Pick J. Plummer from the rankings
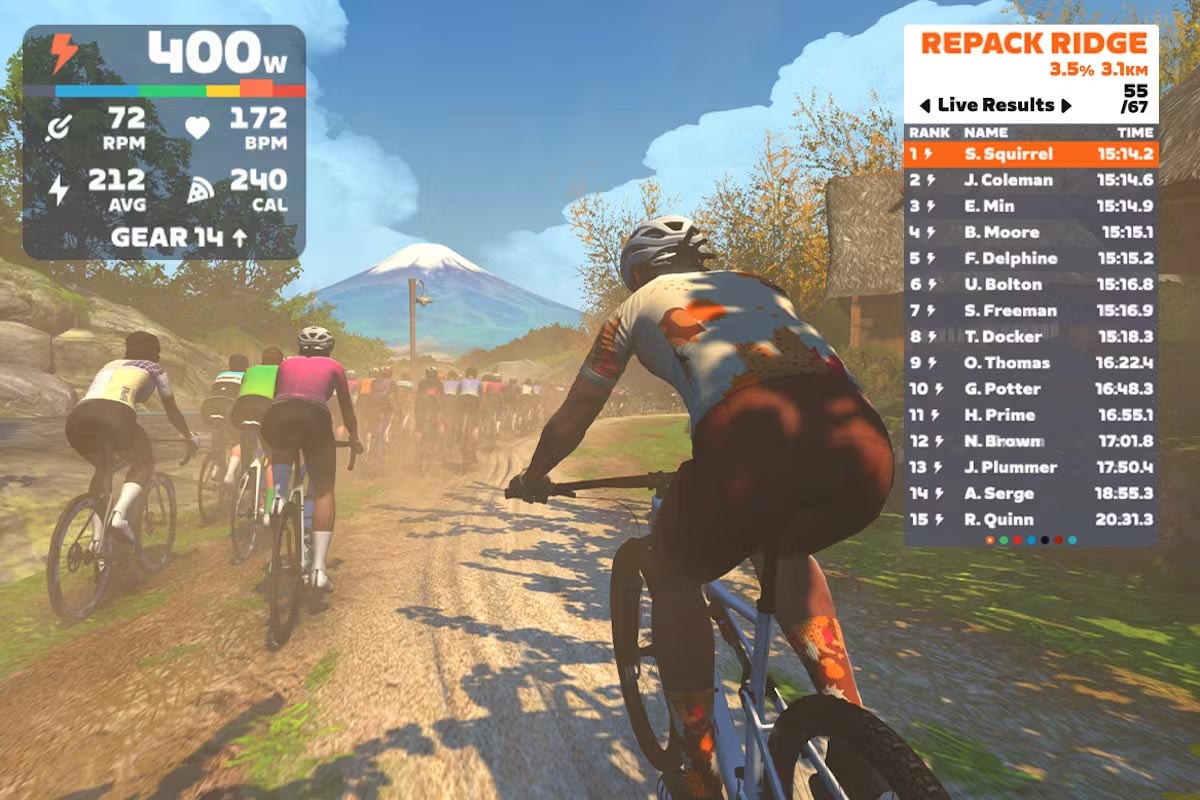Viewport: 1200px width, 800px height. tap(1030, 467)
